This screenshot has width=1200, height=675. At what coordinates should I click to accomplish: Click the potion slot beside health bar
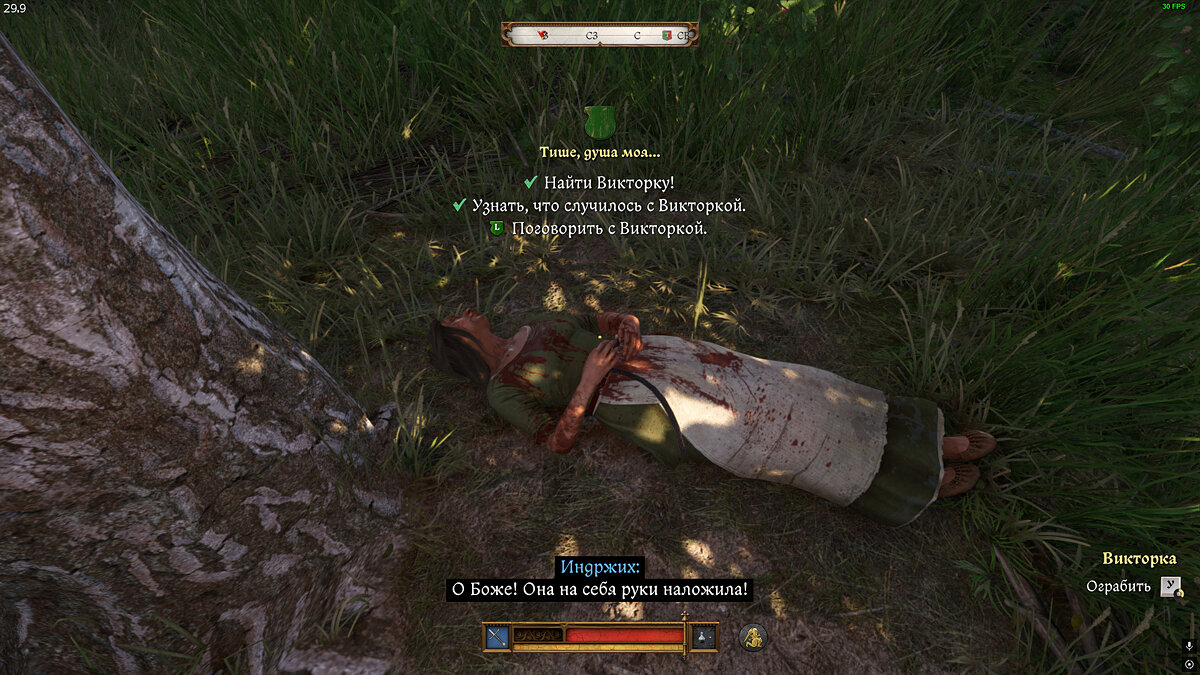click(x=704, y=636)
